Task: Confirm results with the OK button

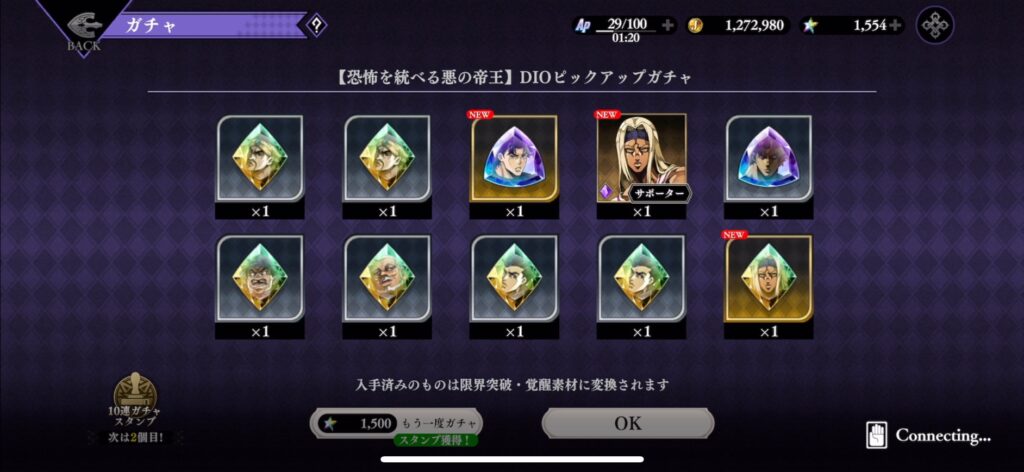Action: 628,423
